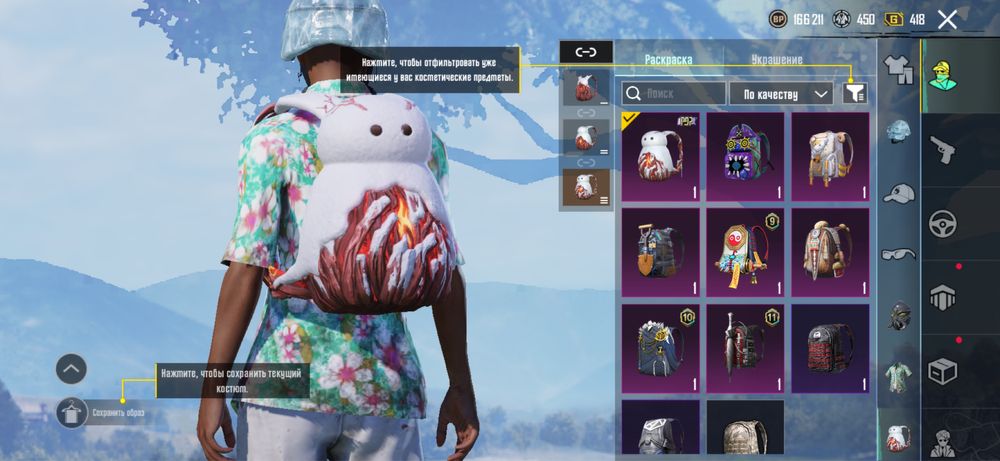Viewport: 1000px width, 461px height.
Task: Open the steering wheel vehicles section
Action: (942, 223)
